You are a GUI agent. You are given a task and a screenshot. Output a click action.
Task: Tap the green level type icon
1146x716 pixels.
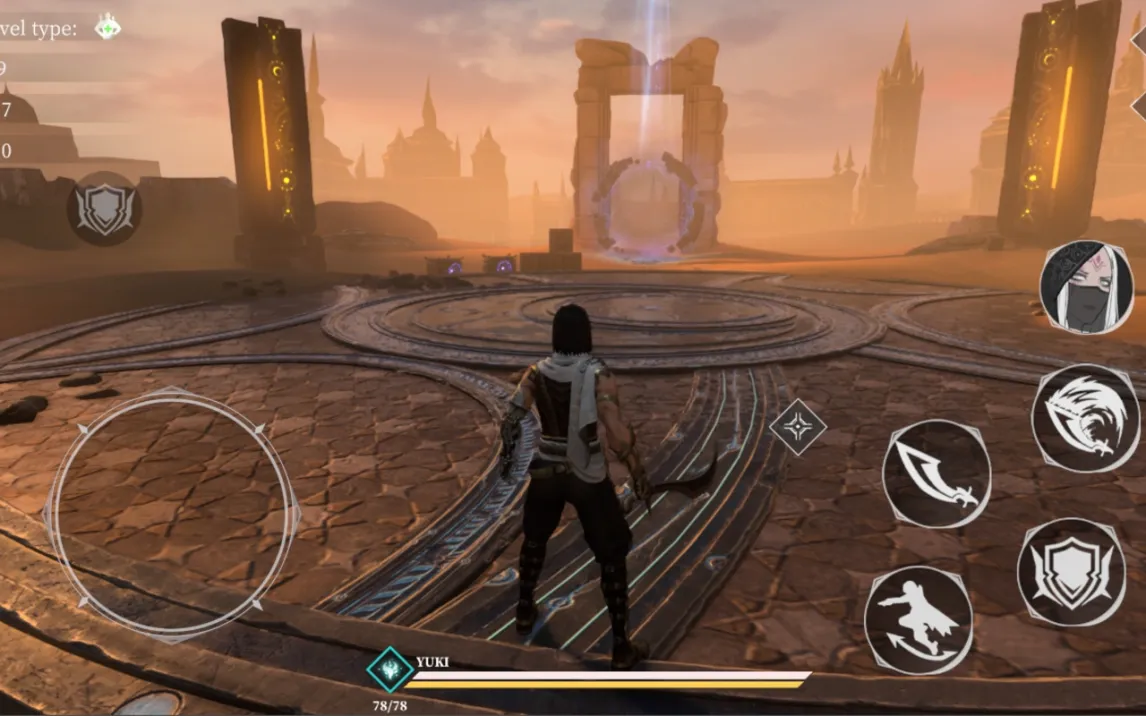[107, 27]
